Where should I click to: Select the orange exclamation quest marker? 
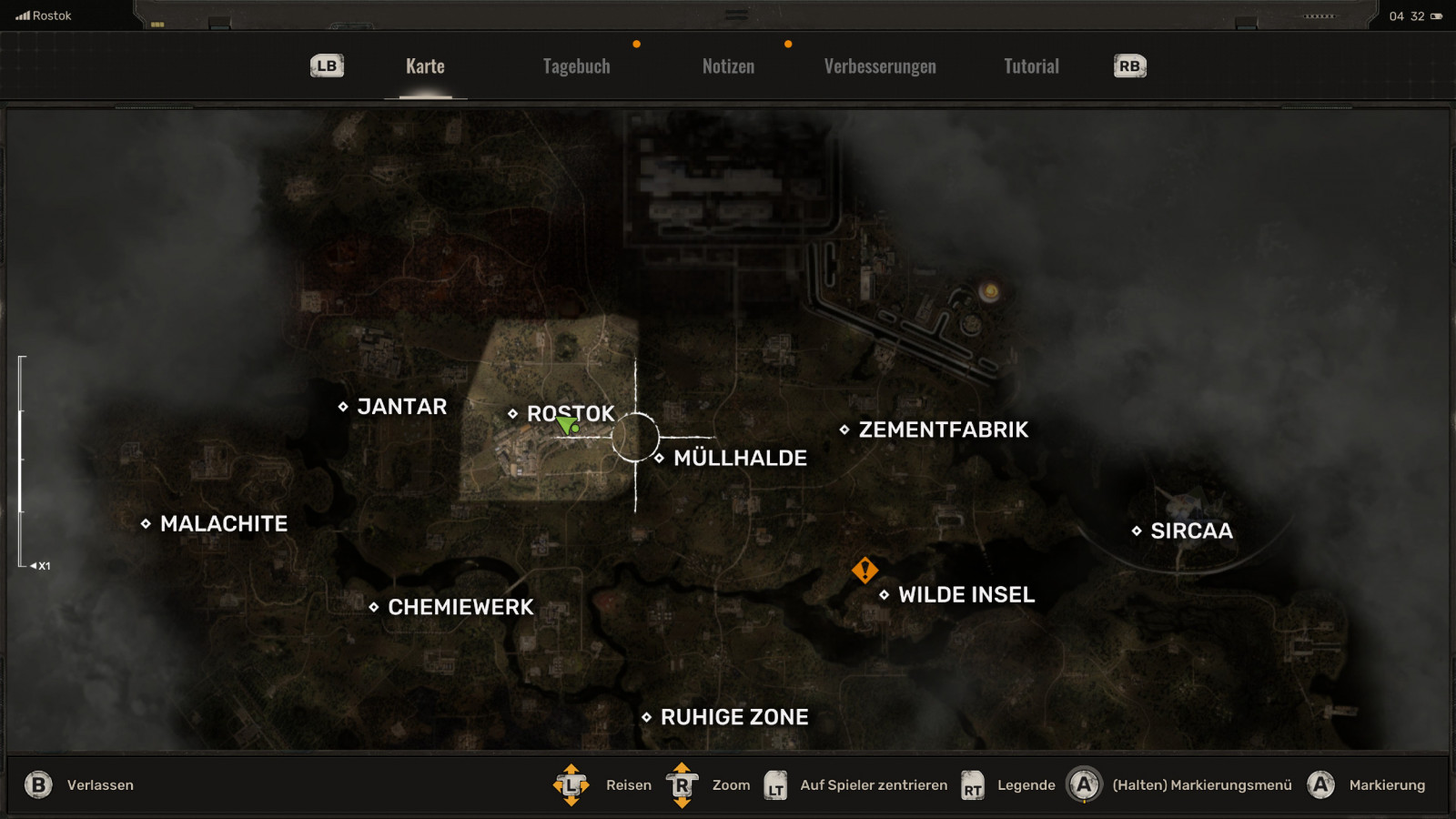pos(864,570)
